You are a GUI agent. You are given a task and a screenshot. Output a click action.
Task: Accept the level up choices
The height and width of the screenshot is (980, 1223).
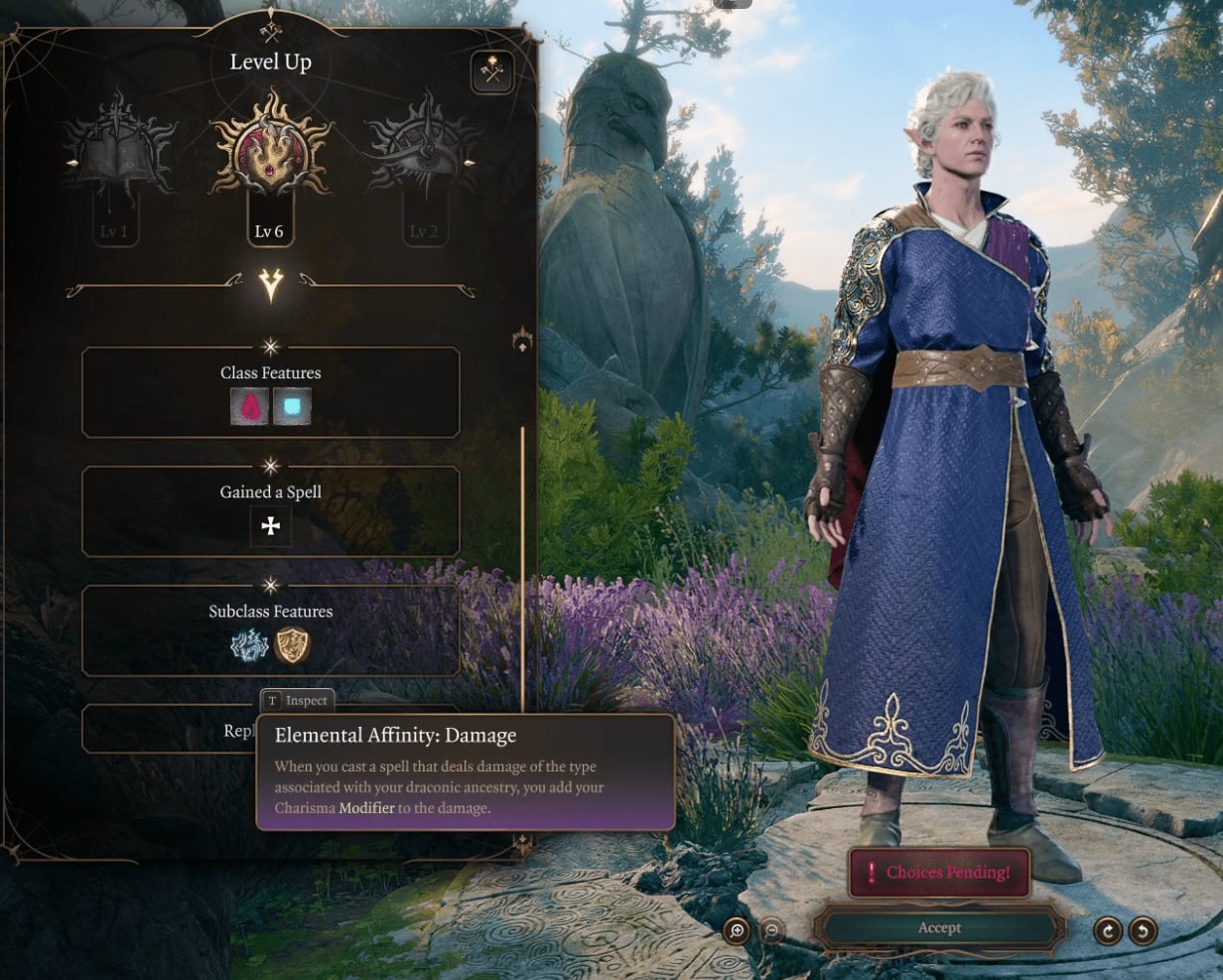click(939, 928)
